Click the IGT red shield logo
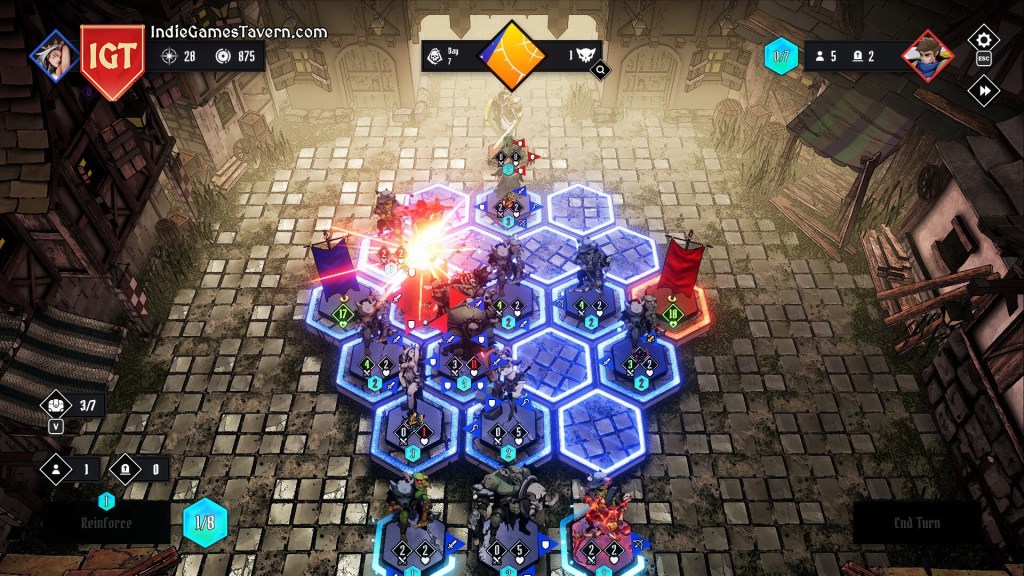Viewport: 1024px width, 576px height. [x=112, y=59]
